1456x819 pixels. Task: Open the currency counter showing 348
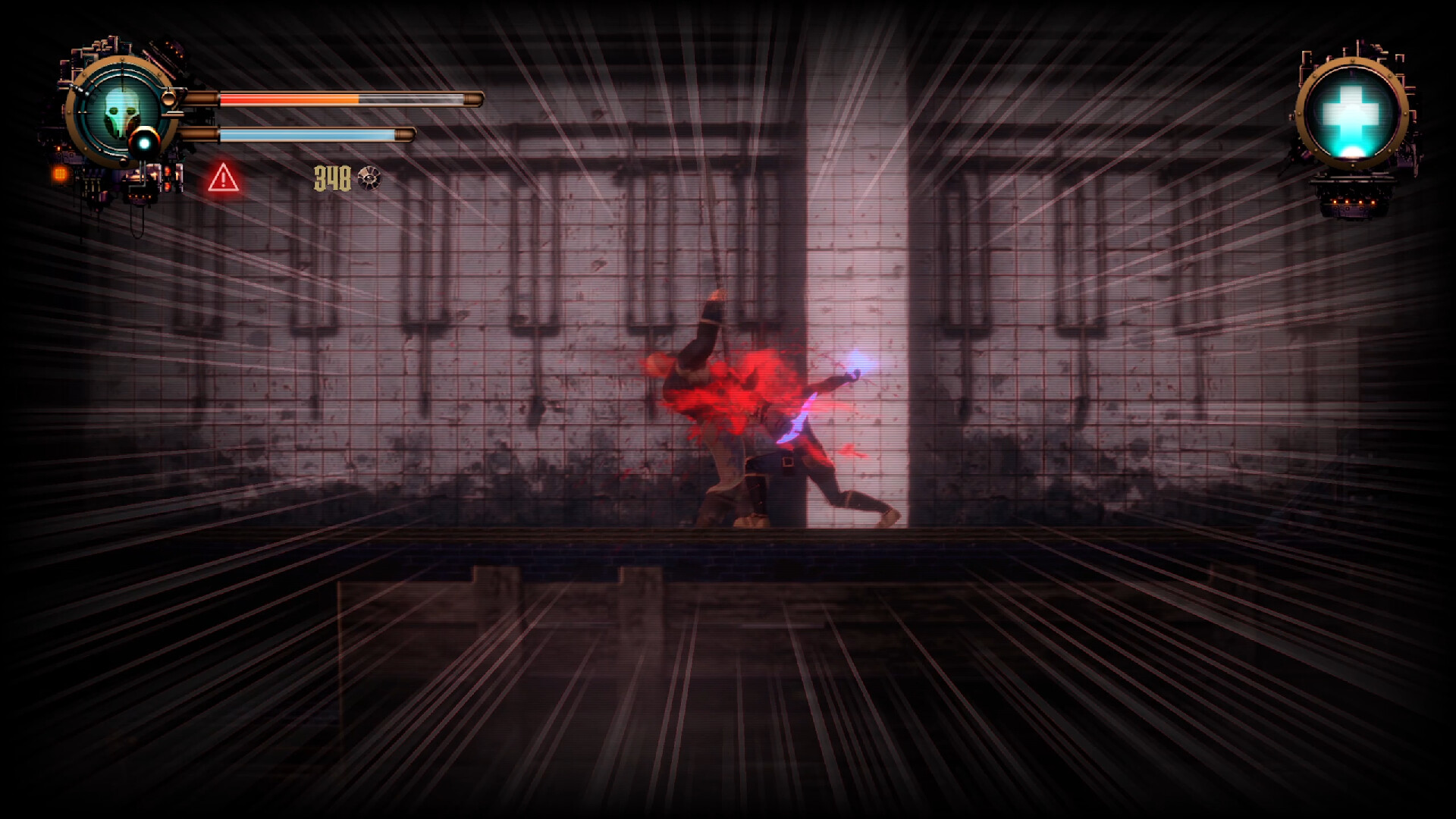pyautogui.click(x=334, y=178)
